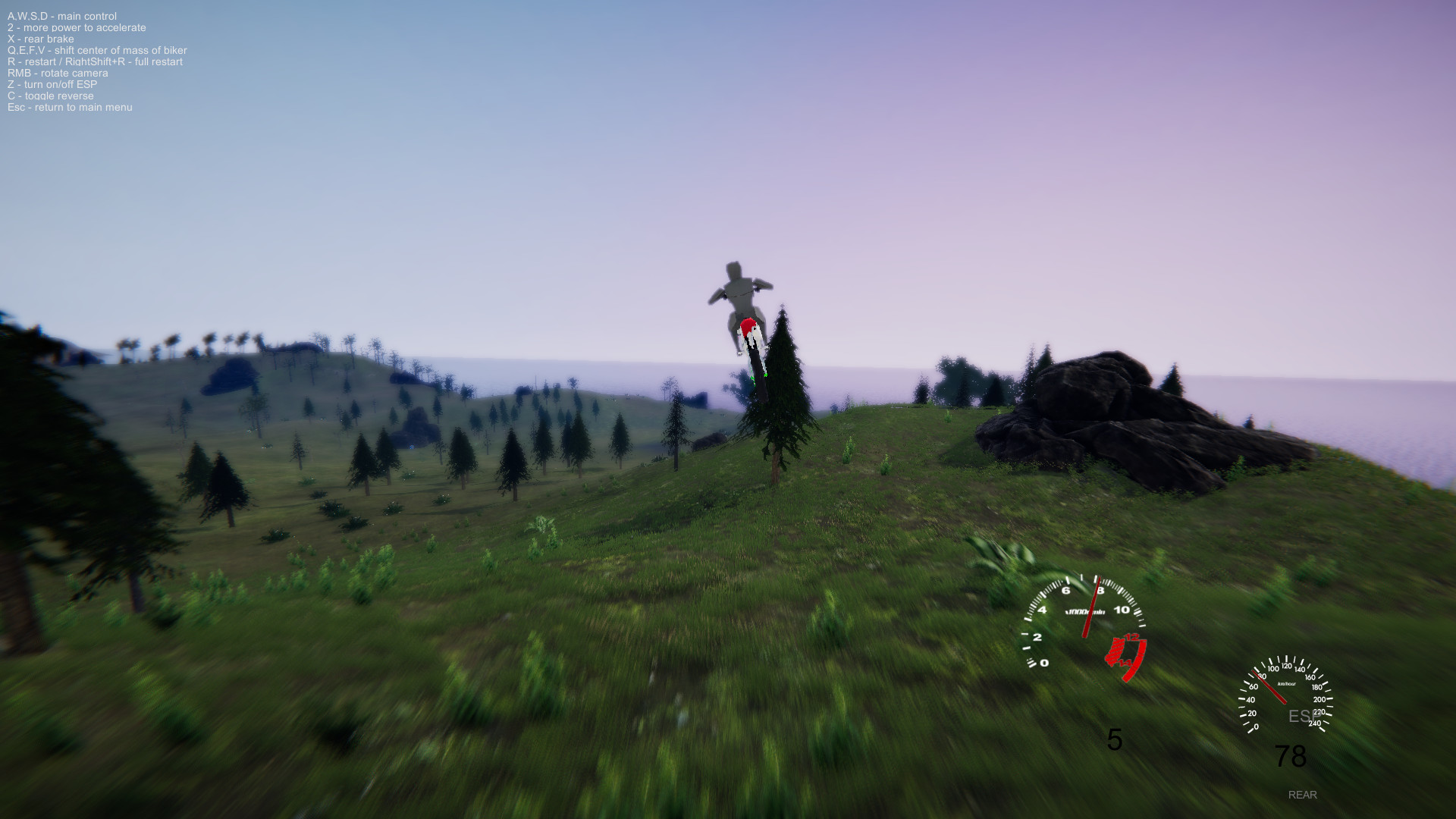Viewport: 1456px width, 819px height.
Task: Click 'A,W,S,D - main control' hint line
Action: coord(61,15)
